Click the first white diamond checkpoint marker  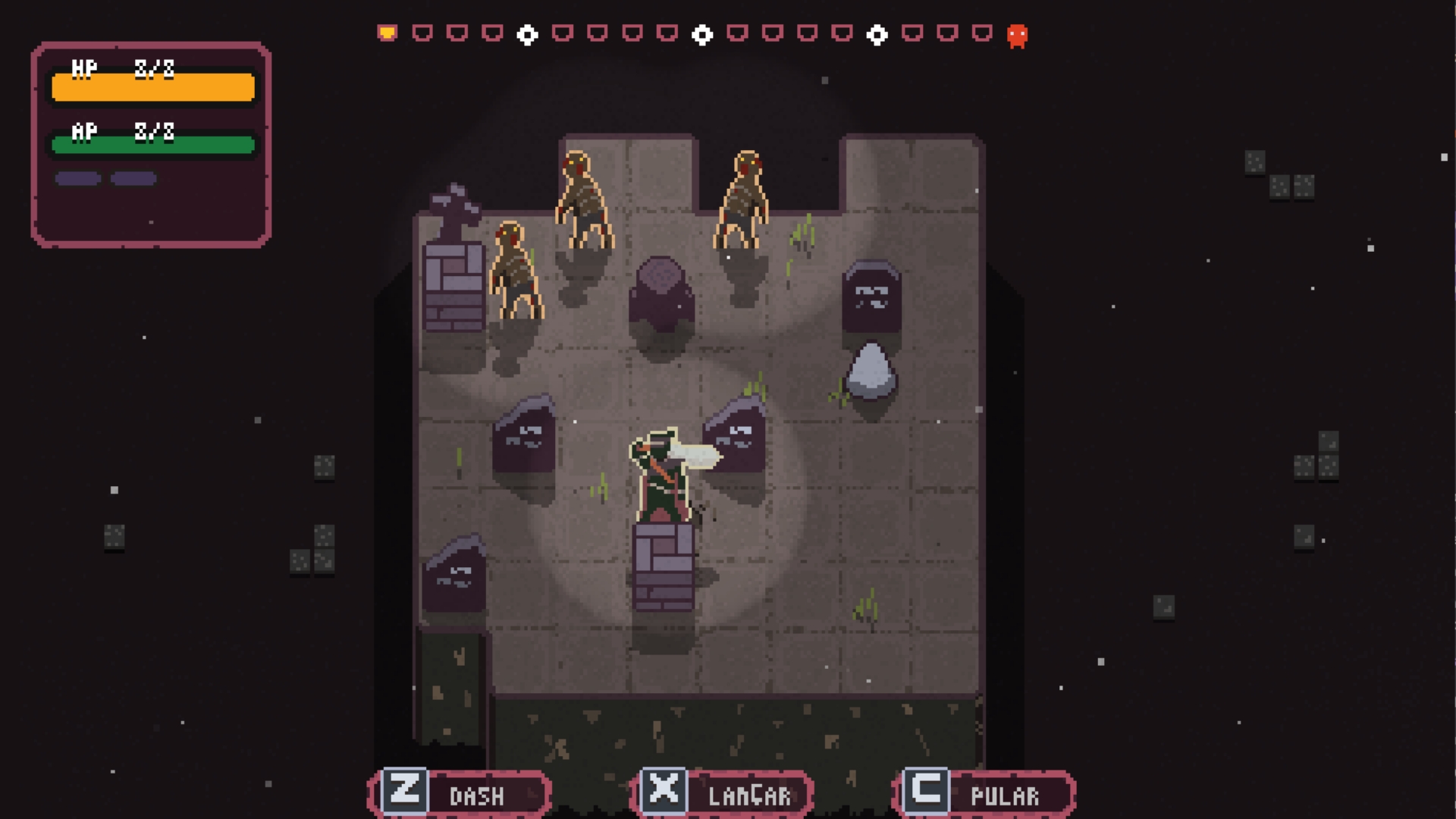[x=526, y=35]
